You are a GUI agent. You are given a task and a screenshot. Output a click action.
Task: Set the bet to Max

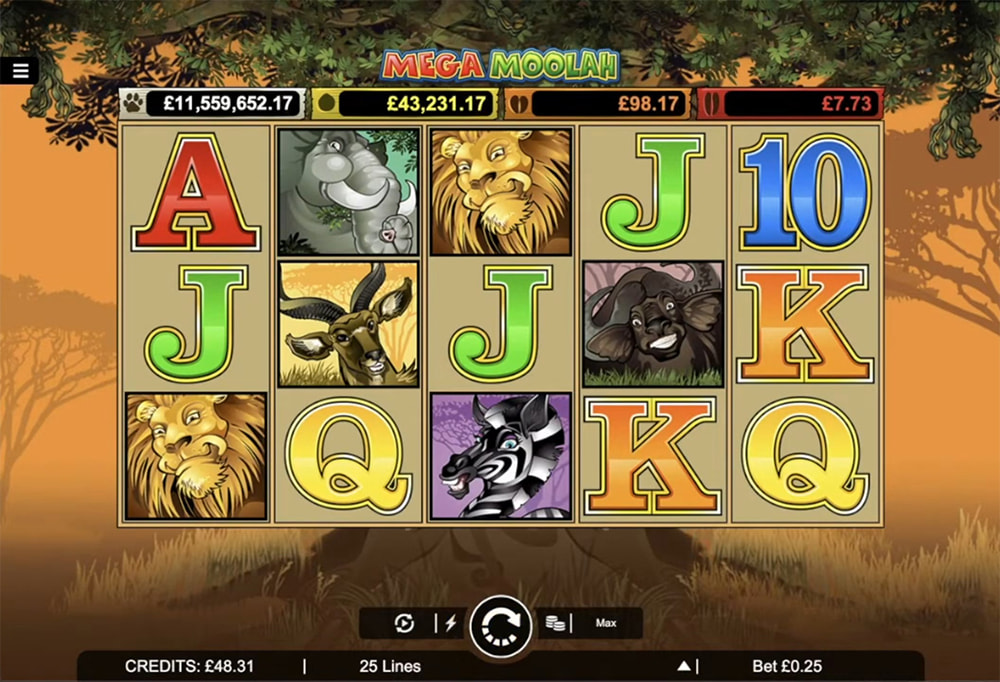(x=606, y=623)
